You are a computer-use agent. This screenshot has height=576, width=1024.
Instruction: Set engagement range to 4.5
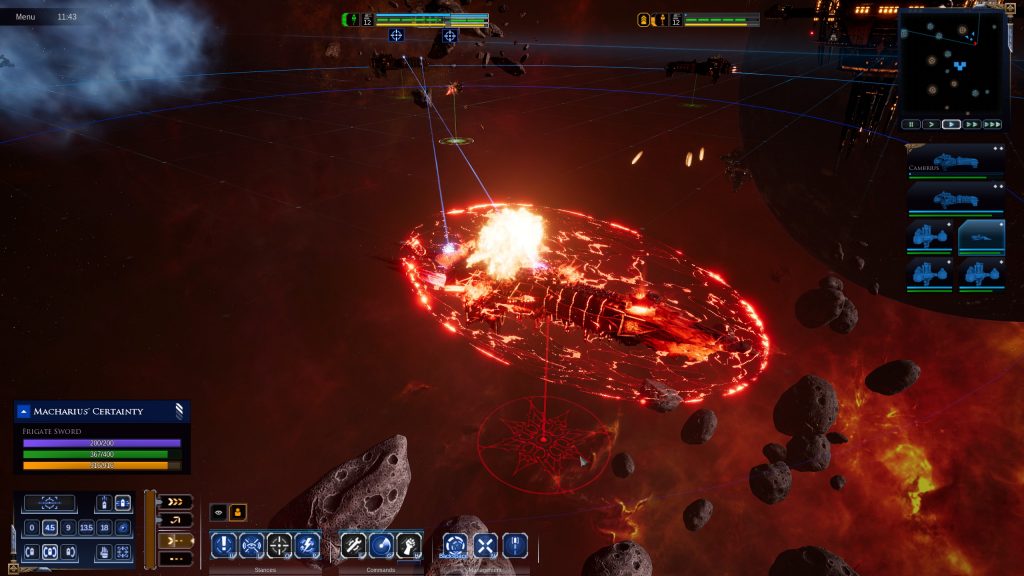coord(49,527)
